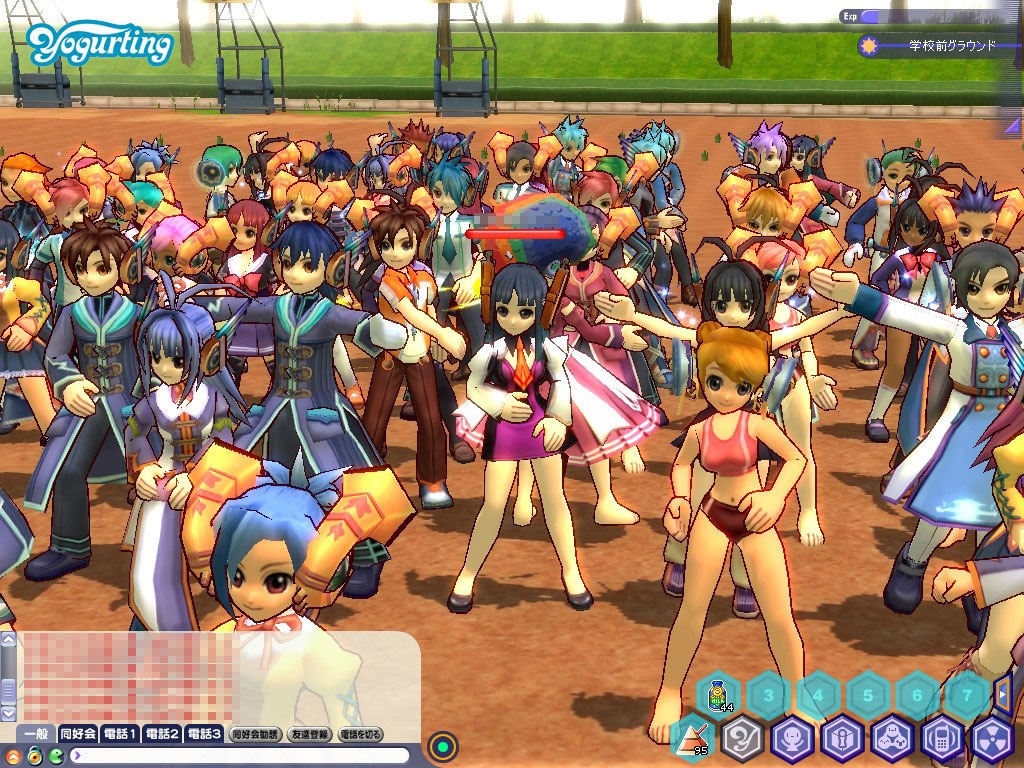1024x768 pixels.
Task: Click the 同好会勧誘 button
Action: point(255,734)
